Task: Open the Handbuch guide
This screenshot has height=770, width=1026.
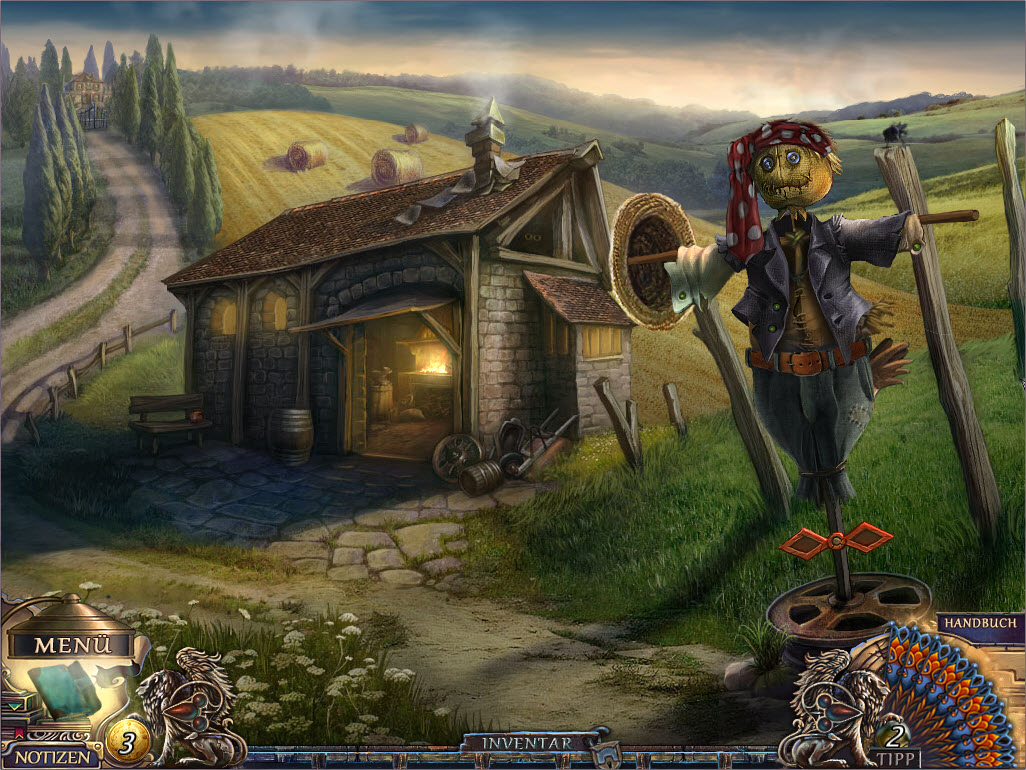Action: [x=979, y=622]
